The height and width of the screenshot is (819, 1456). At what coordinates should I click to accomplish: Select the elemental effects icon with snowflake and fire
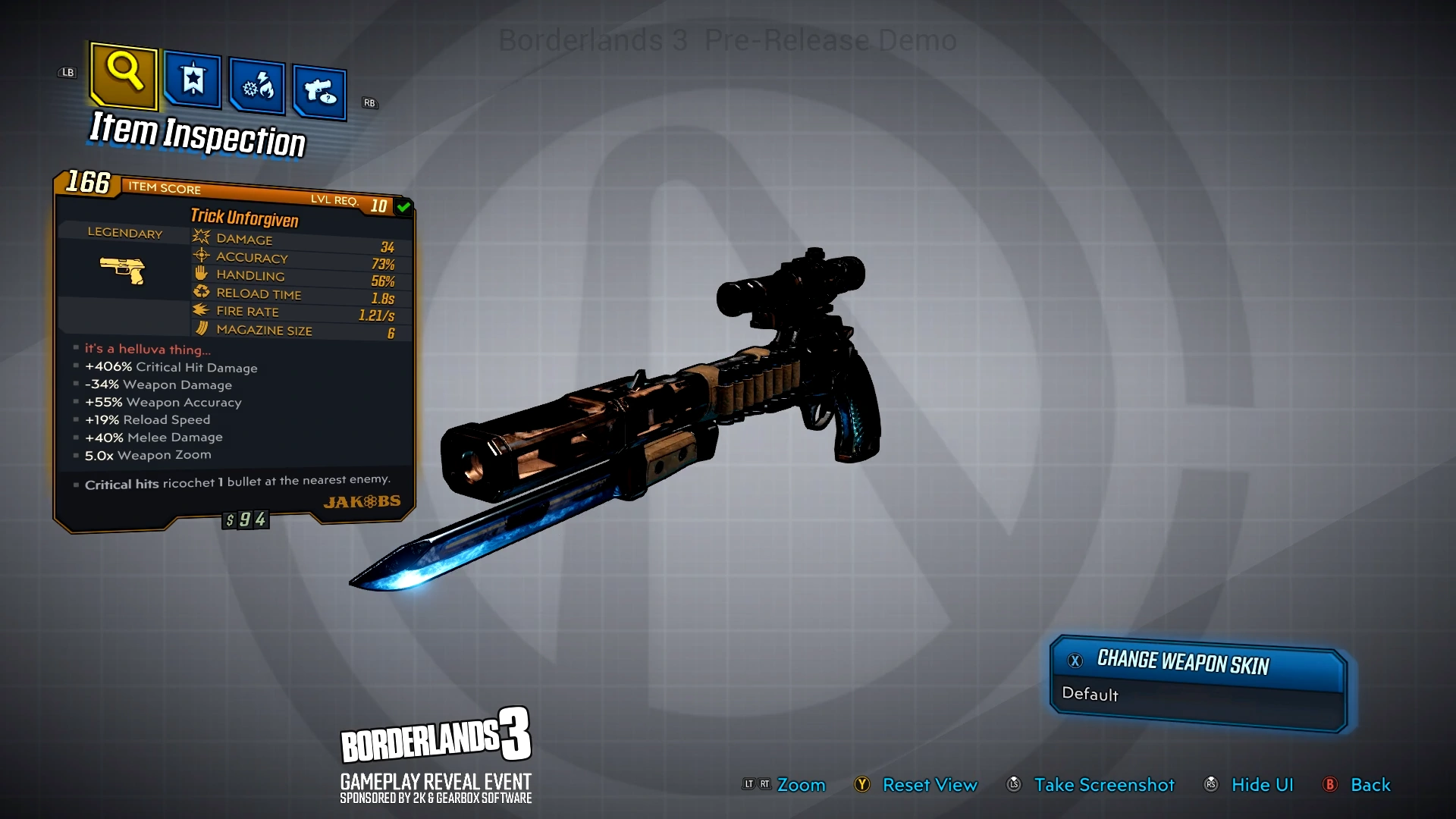tap(256, 87)
